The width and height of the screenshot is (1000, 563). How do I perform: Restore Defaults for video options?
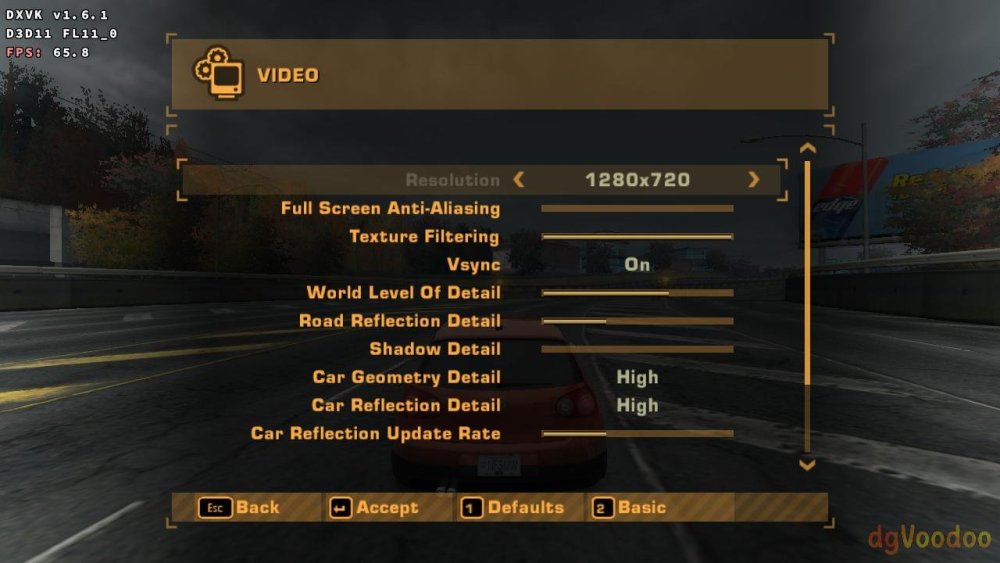point(513,508)
